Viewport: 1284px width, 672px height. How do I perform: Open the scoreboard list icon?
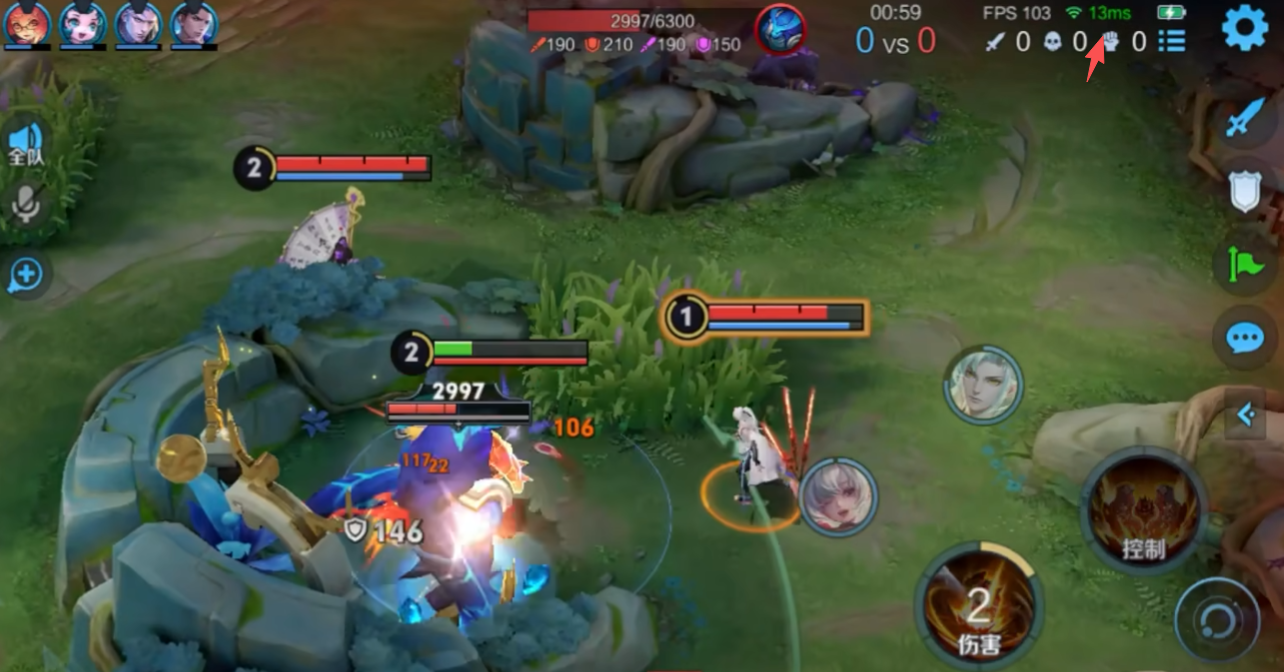[x=1172, y=41]
